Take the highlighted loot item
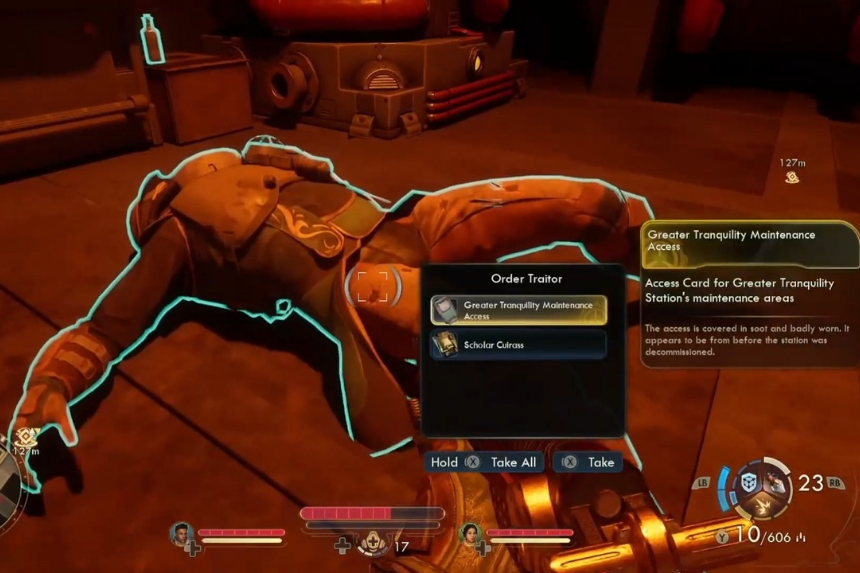Image resolution: width=860 pixels, height=573 pixels. click(x=588, y=462)
